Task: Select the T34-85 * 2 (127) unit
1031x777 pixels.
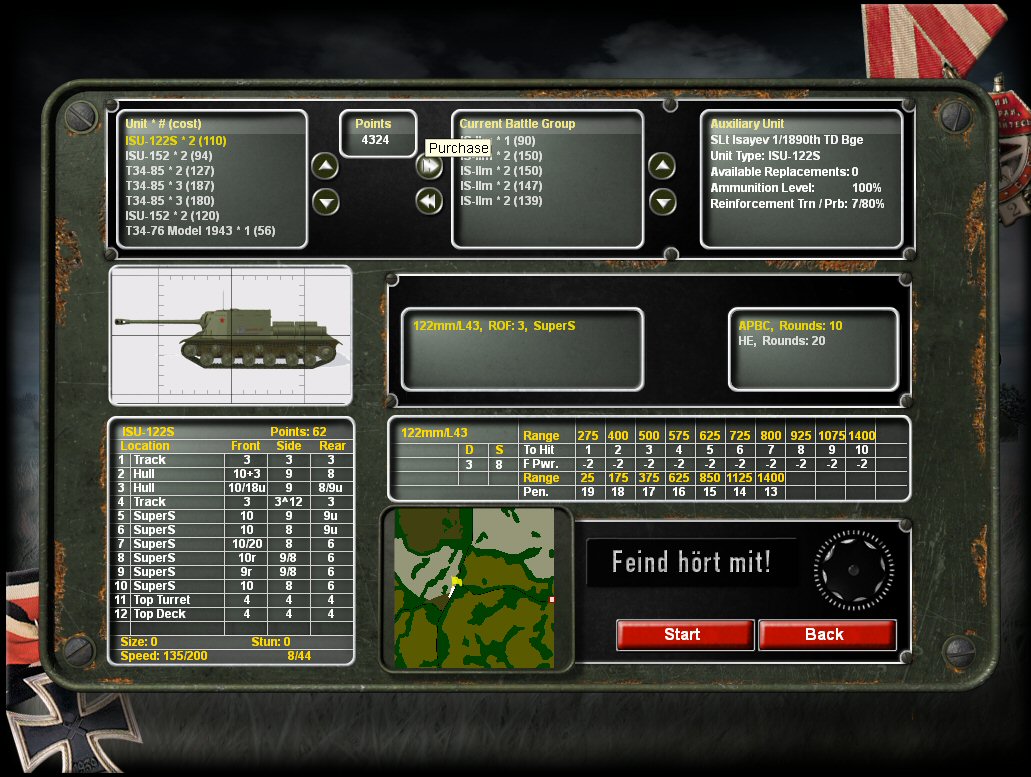Action: point(169,171)
